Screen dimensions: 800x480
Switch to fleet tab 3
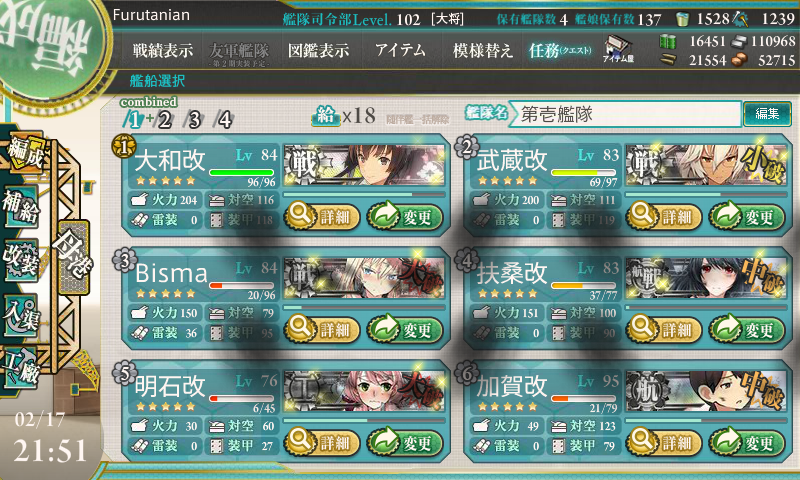click(195, 120)
